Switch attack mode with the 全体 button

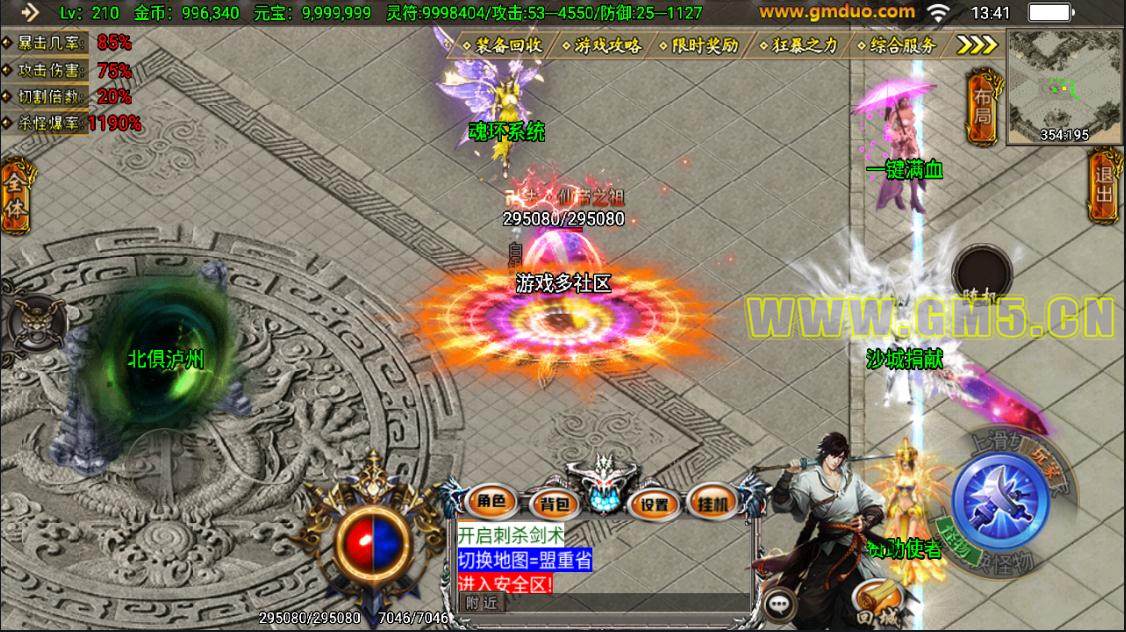pos(16,195)
